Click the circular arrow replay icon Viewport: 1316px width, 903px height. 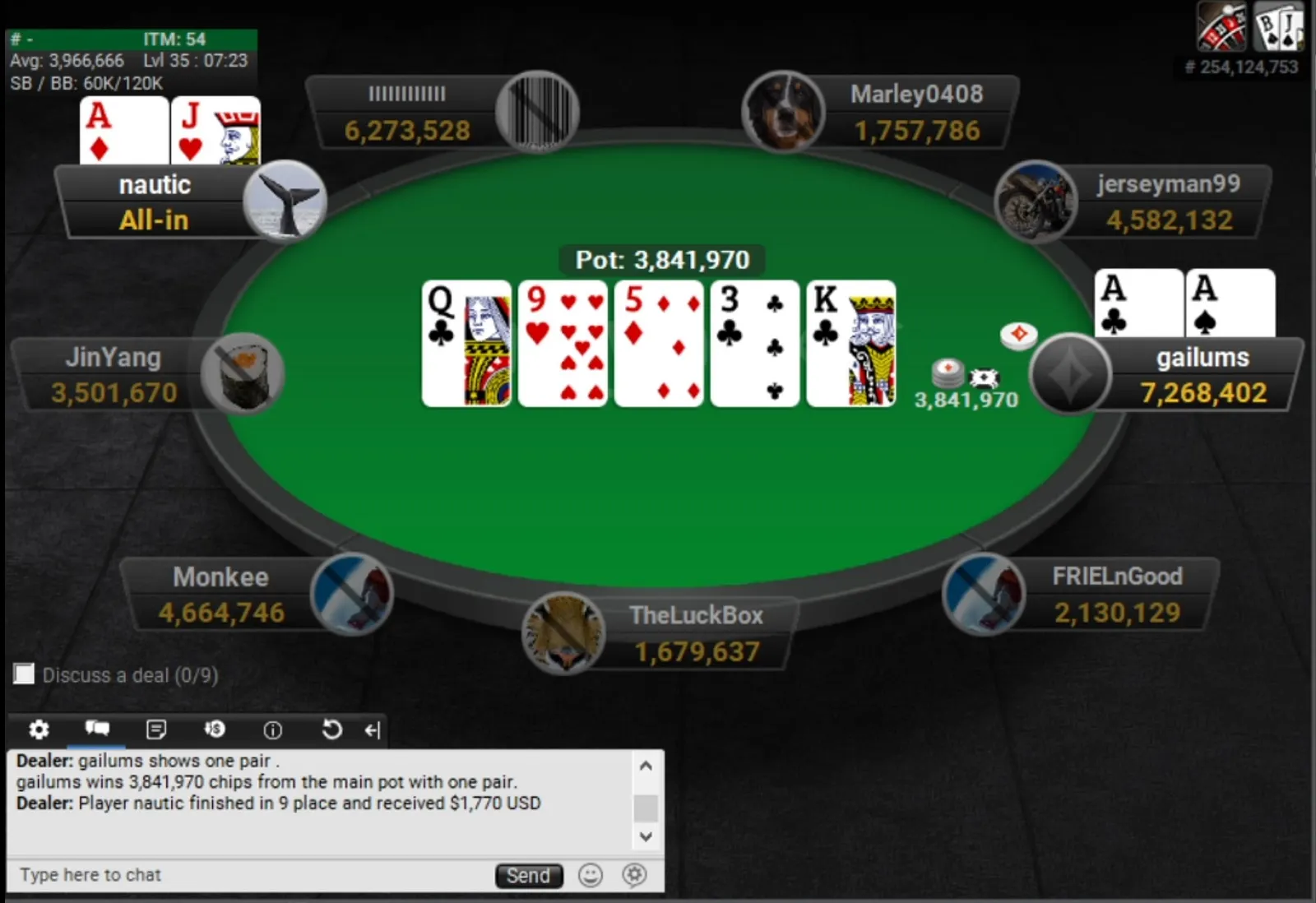pos(331,729)
